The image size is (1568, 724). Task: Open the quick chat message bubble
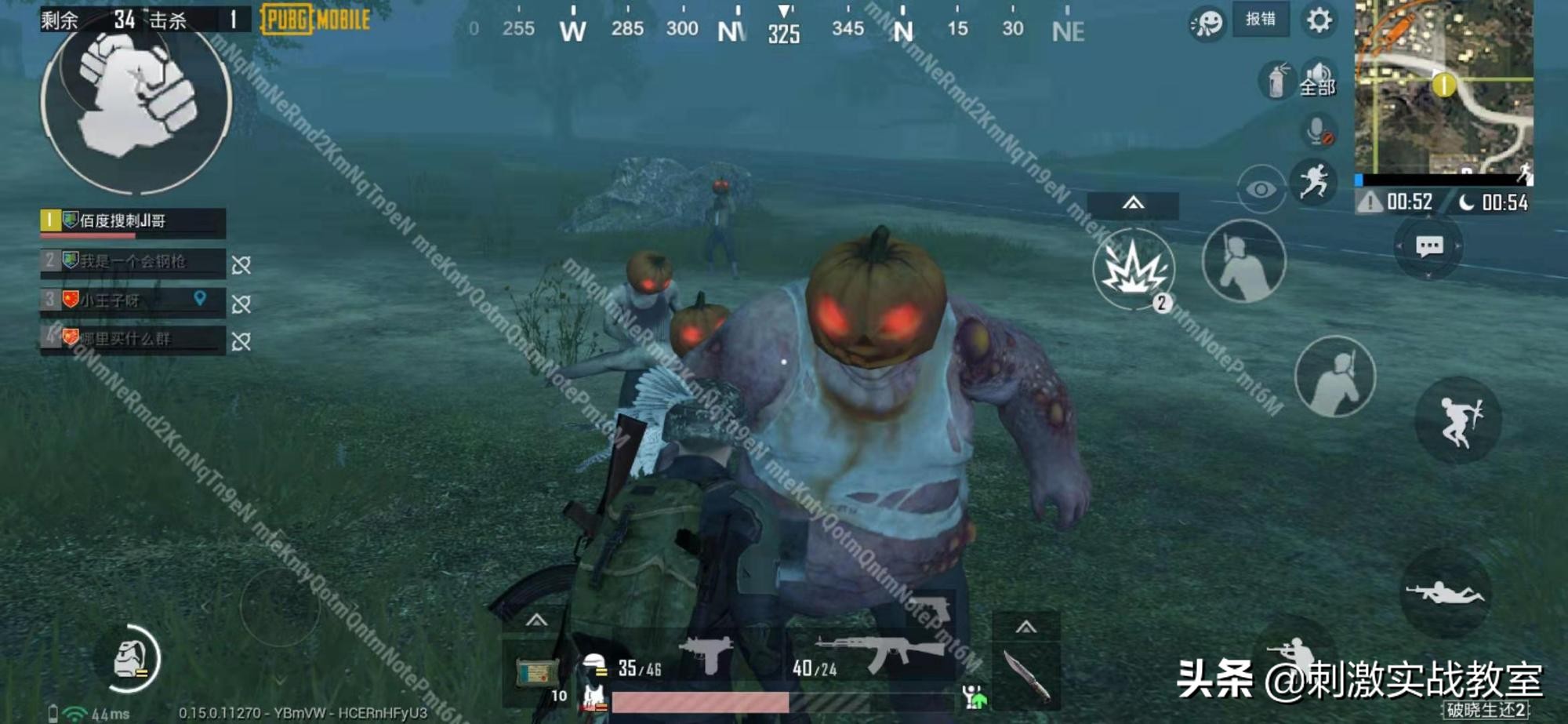[1428, 247]
